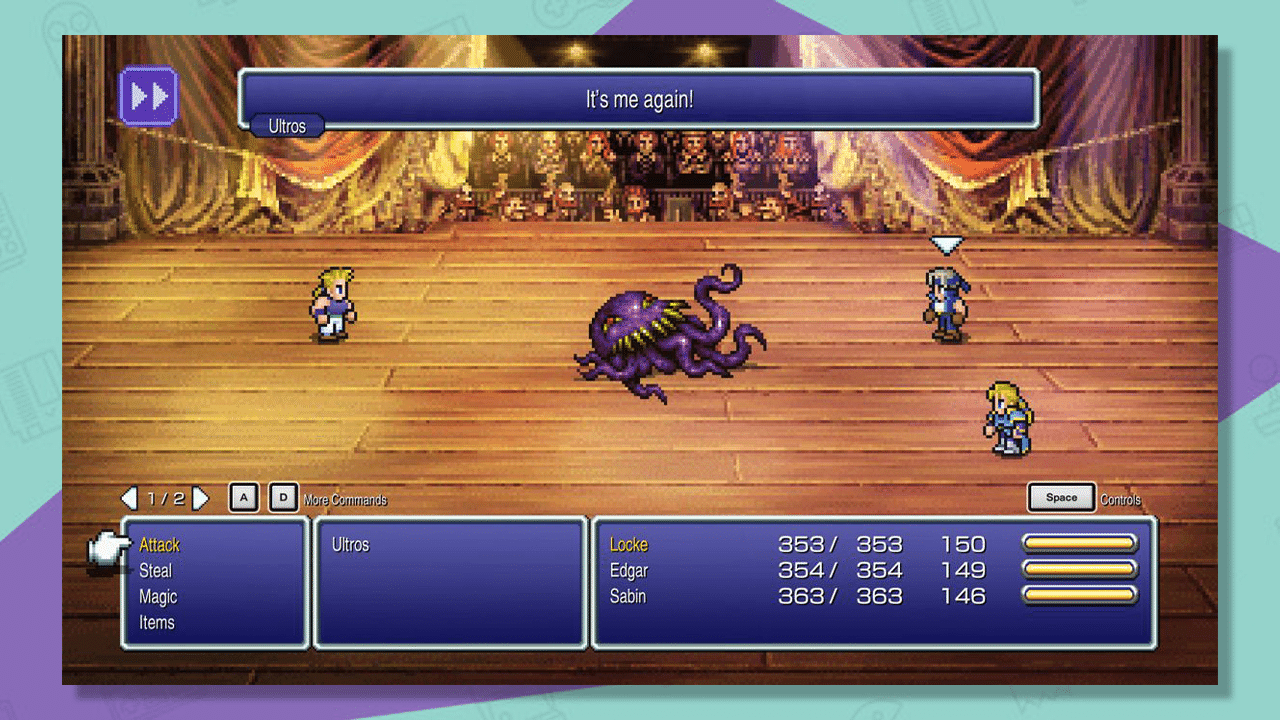Select the Items command
Screen dimensions: 1280x720
[x=157, y=623]
